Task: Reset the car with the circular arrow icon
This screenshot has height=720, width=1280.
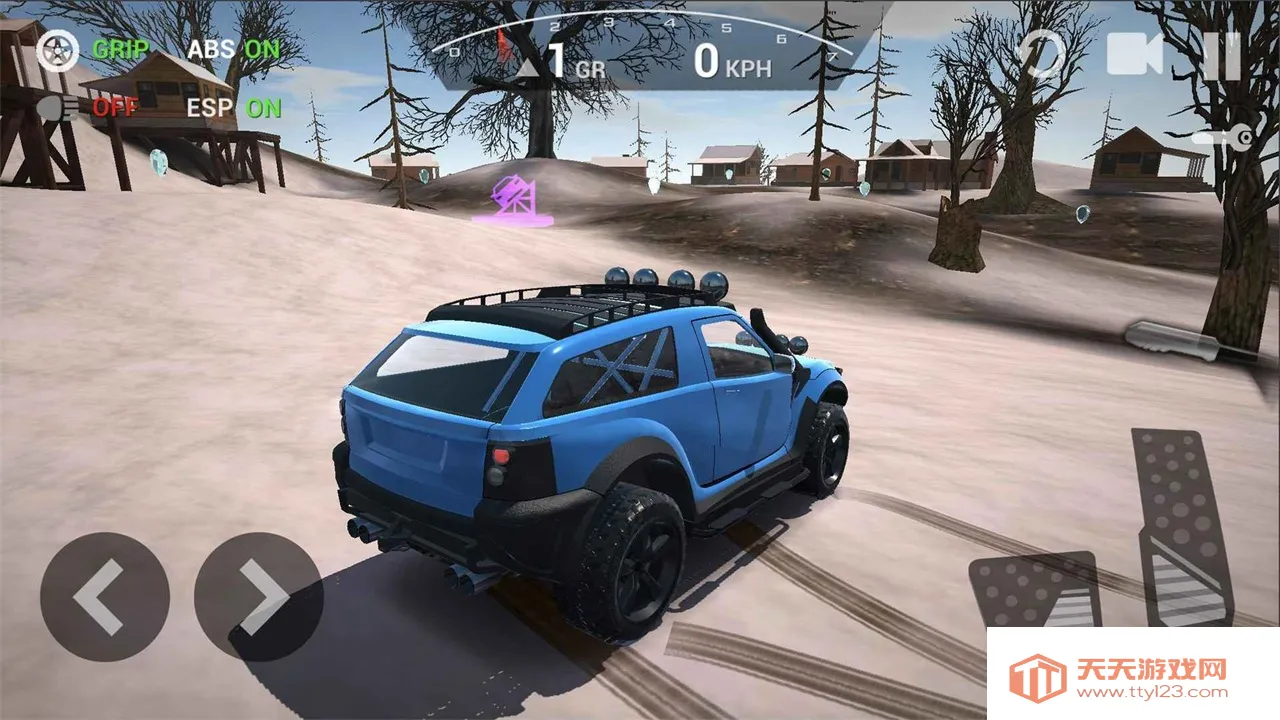Action: click(1042, 54)
